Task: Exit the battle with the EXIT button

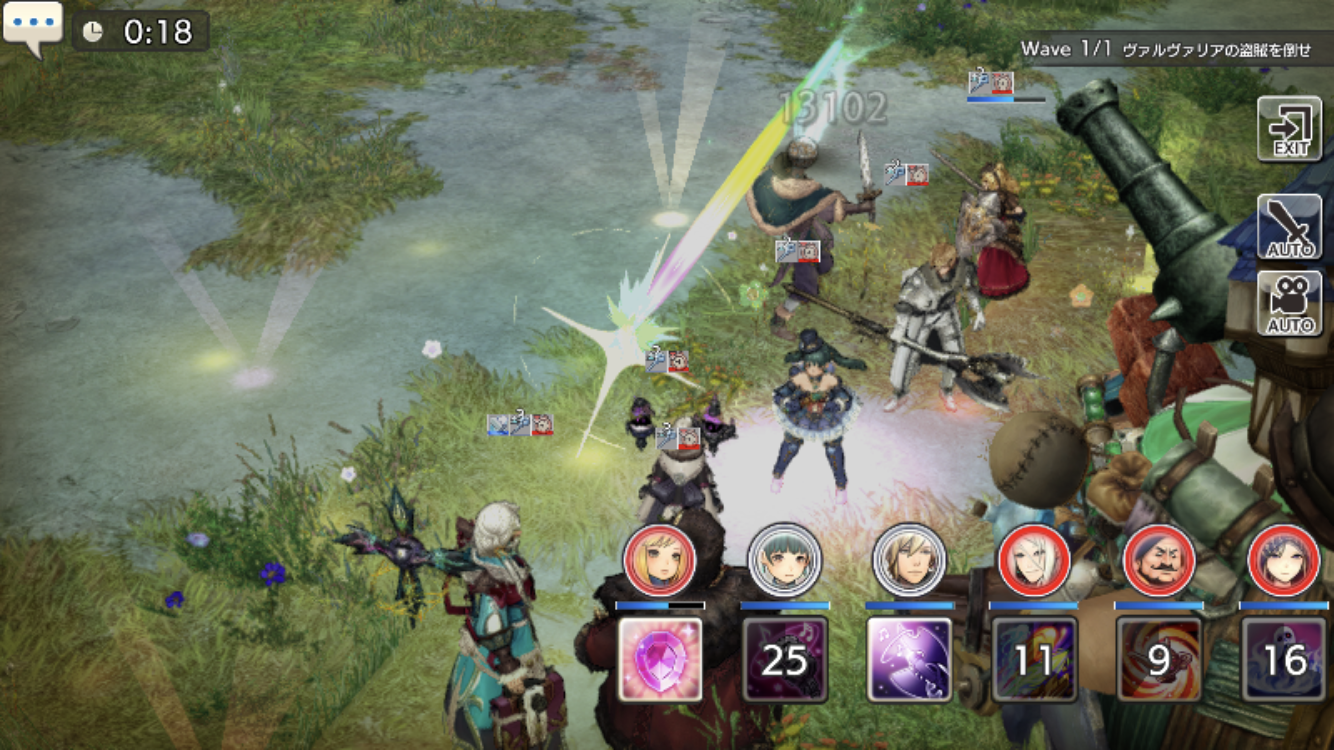Action: pos(1289,129)
